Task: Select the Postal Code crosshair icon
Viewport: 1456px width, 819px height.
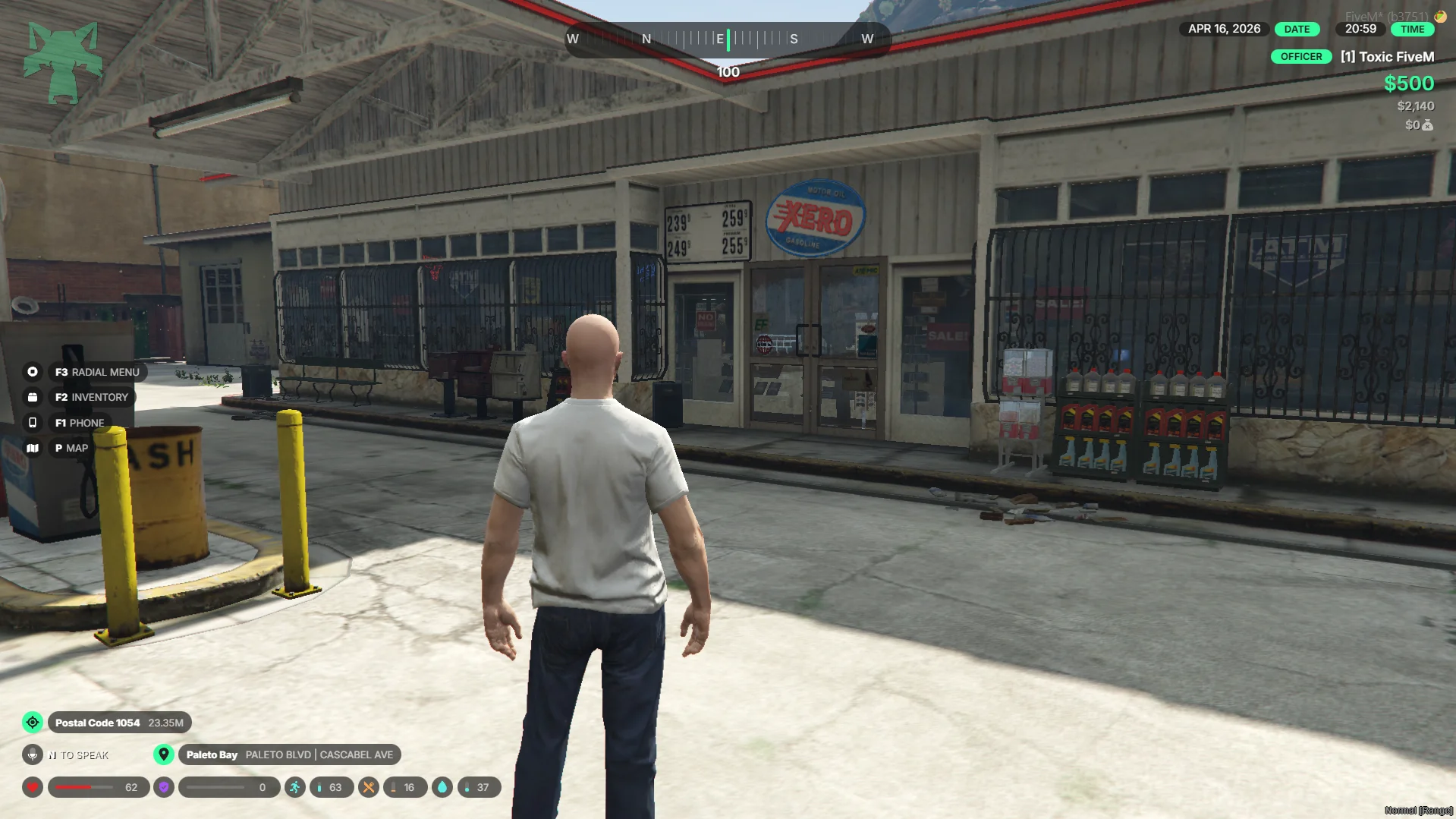Action: pos(33,723)
